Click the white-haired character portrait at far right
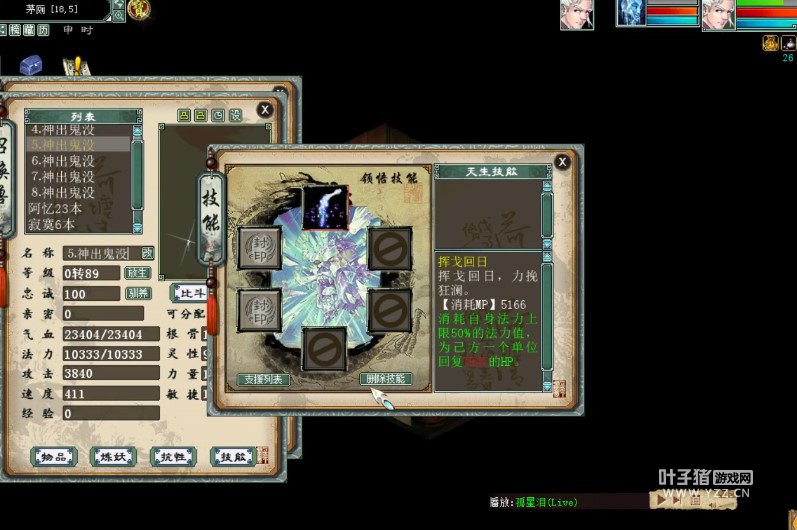The image size is (797, 530). point(717,14)
